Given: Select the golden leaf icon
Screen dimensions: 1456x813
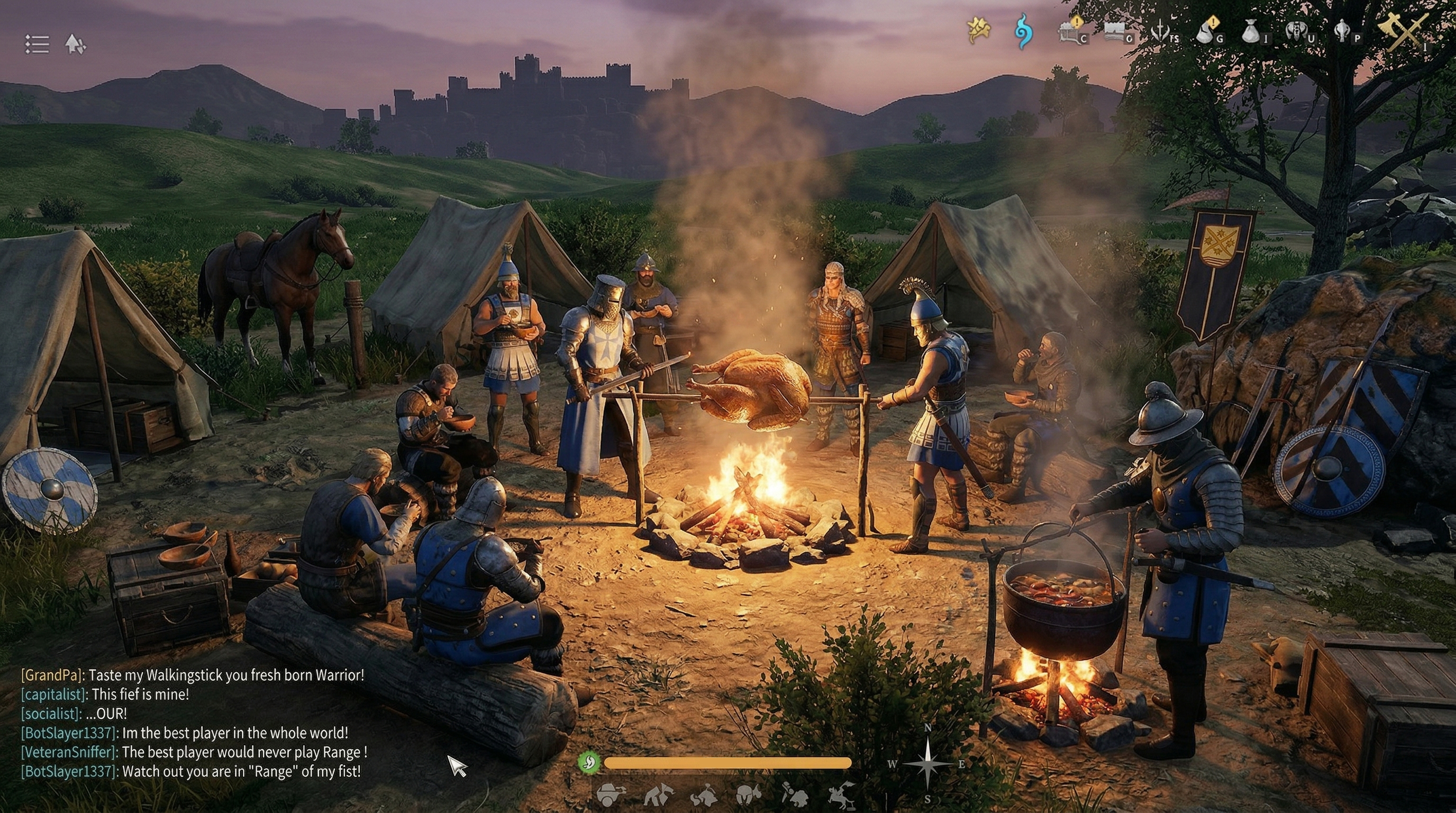Looking at the screenshot, I should point(978,30).
